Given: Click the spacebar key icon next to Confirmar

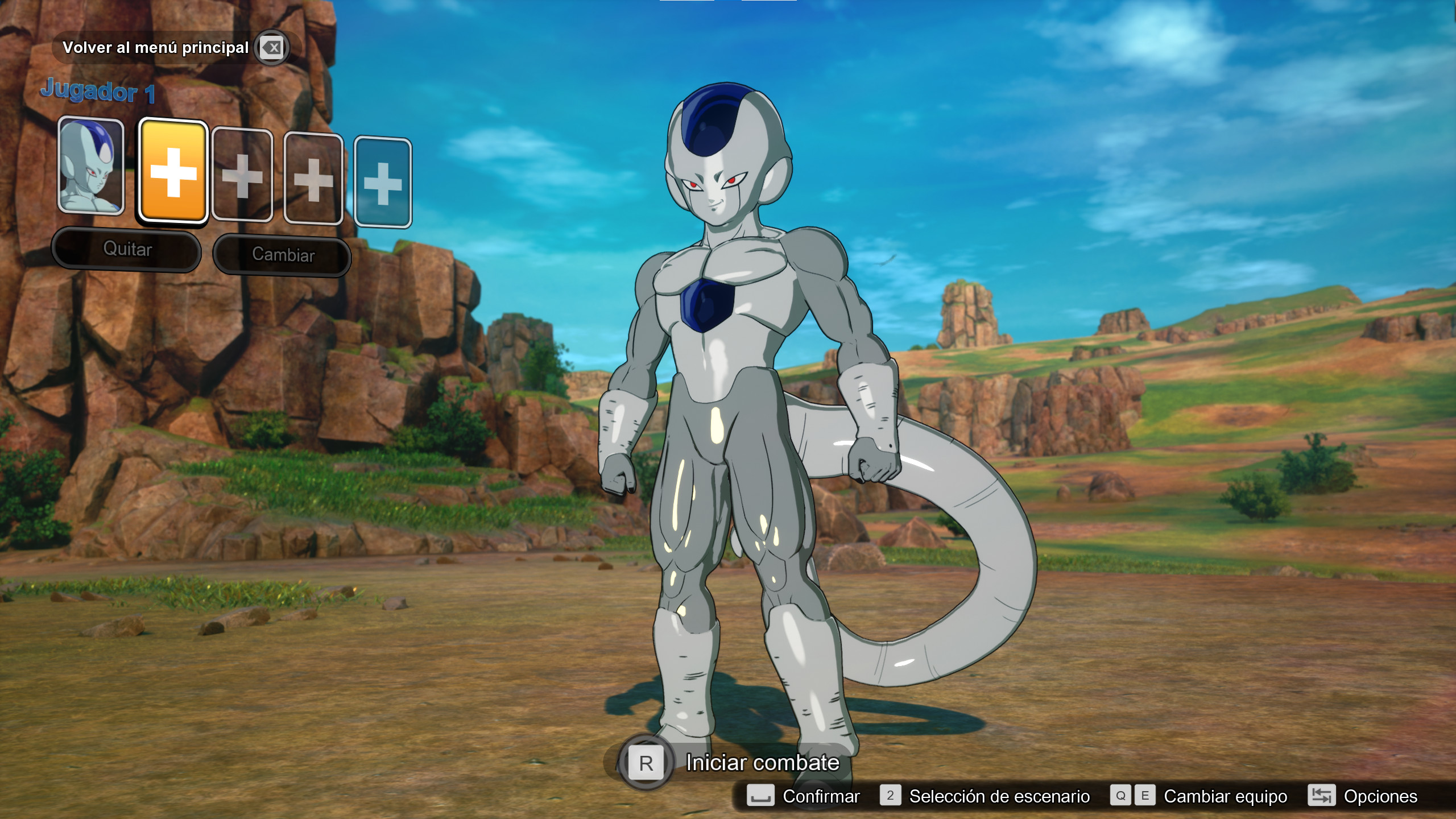Looking at the screenshot, I should [760, 796].
